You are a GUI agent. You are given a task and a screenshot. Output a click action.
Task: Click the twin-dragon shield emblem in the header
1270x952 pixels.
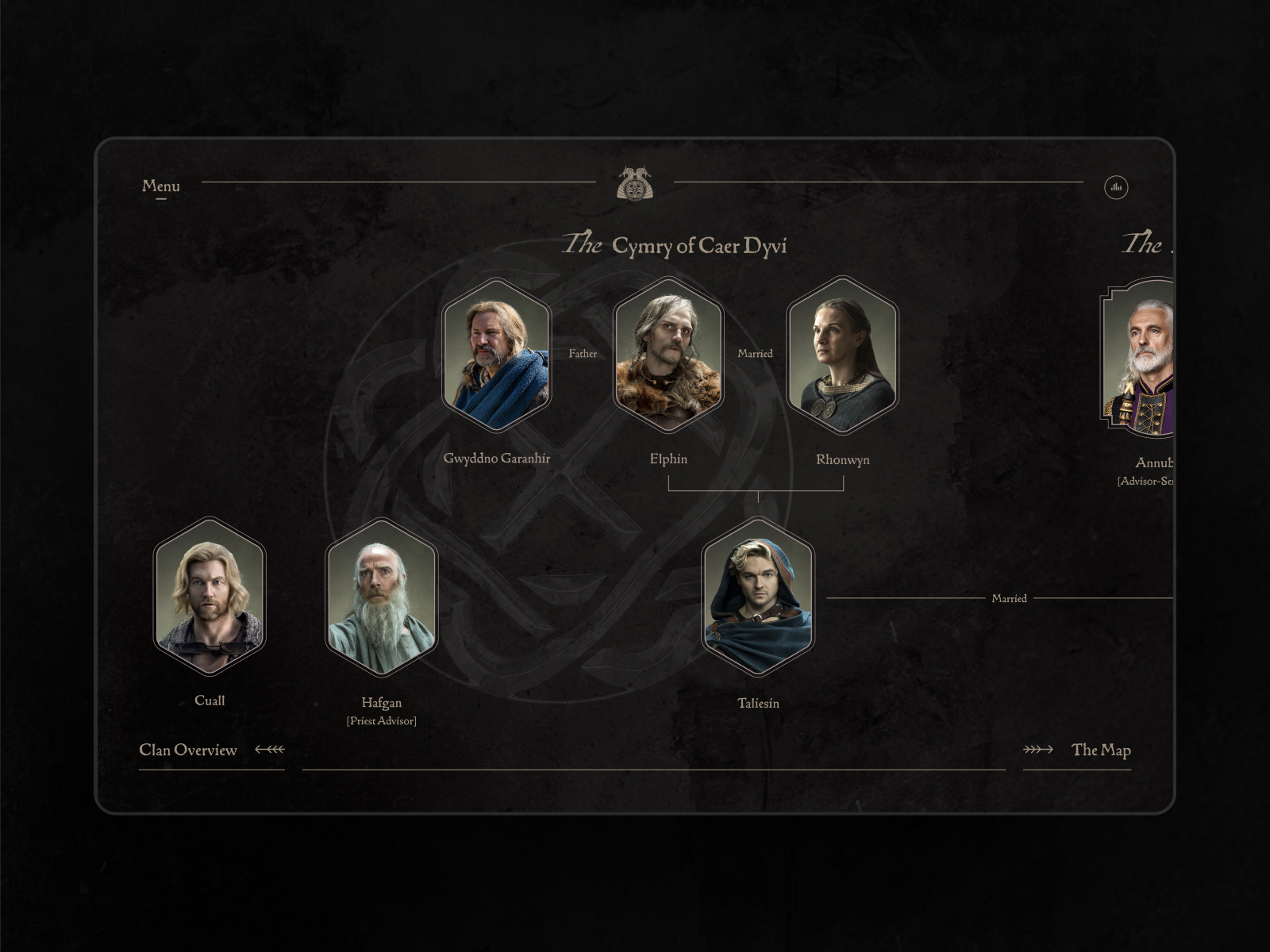(635, 186)
